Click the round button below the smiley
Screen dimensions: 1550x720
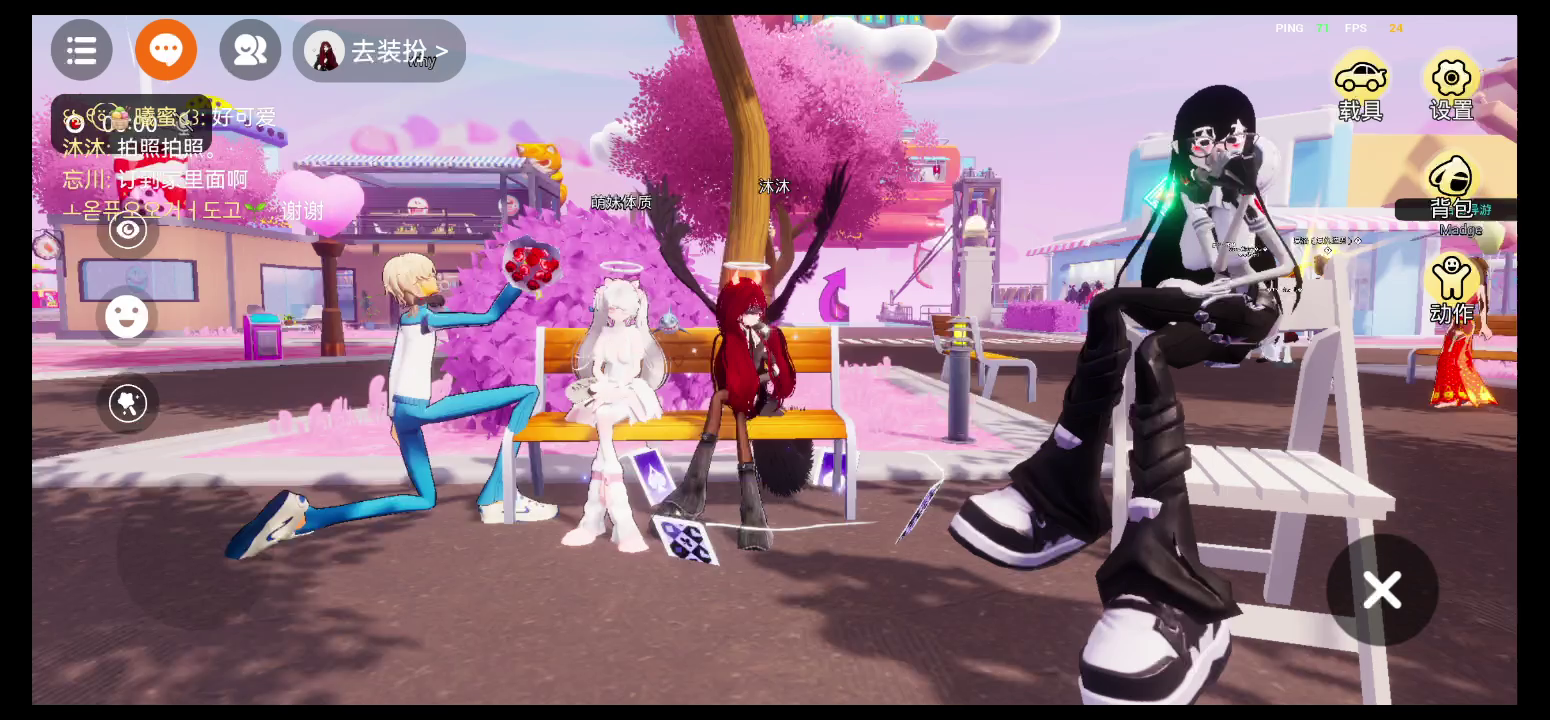pyautogui.click(x=128, y=403)
